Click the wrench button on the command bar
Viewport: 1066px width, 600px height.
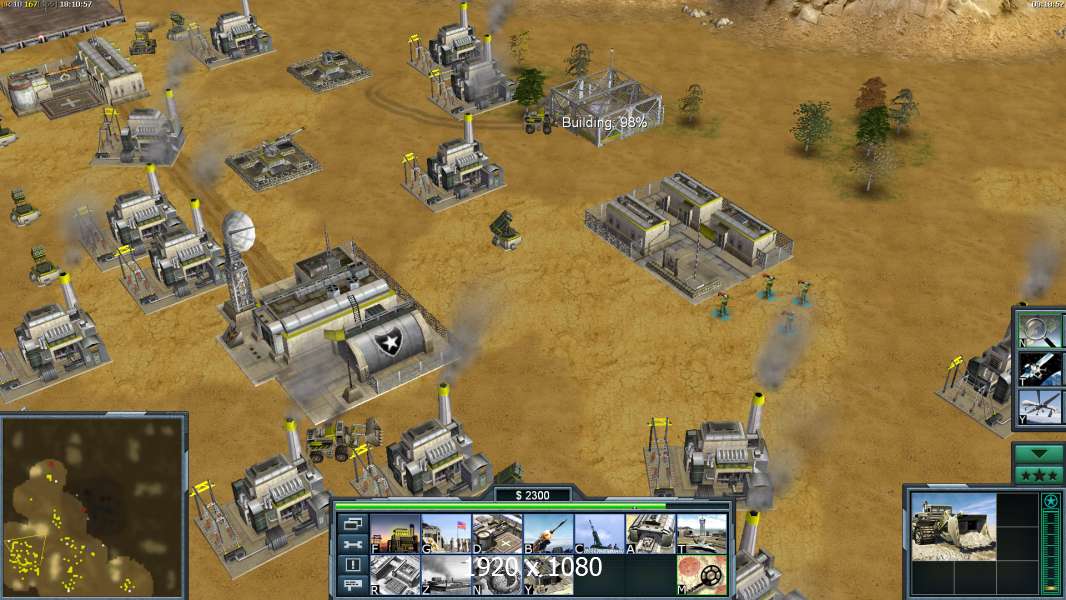[351, 545]
